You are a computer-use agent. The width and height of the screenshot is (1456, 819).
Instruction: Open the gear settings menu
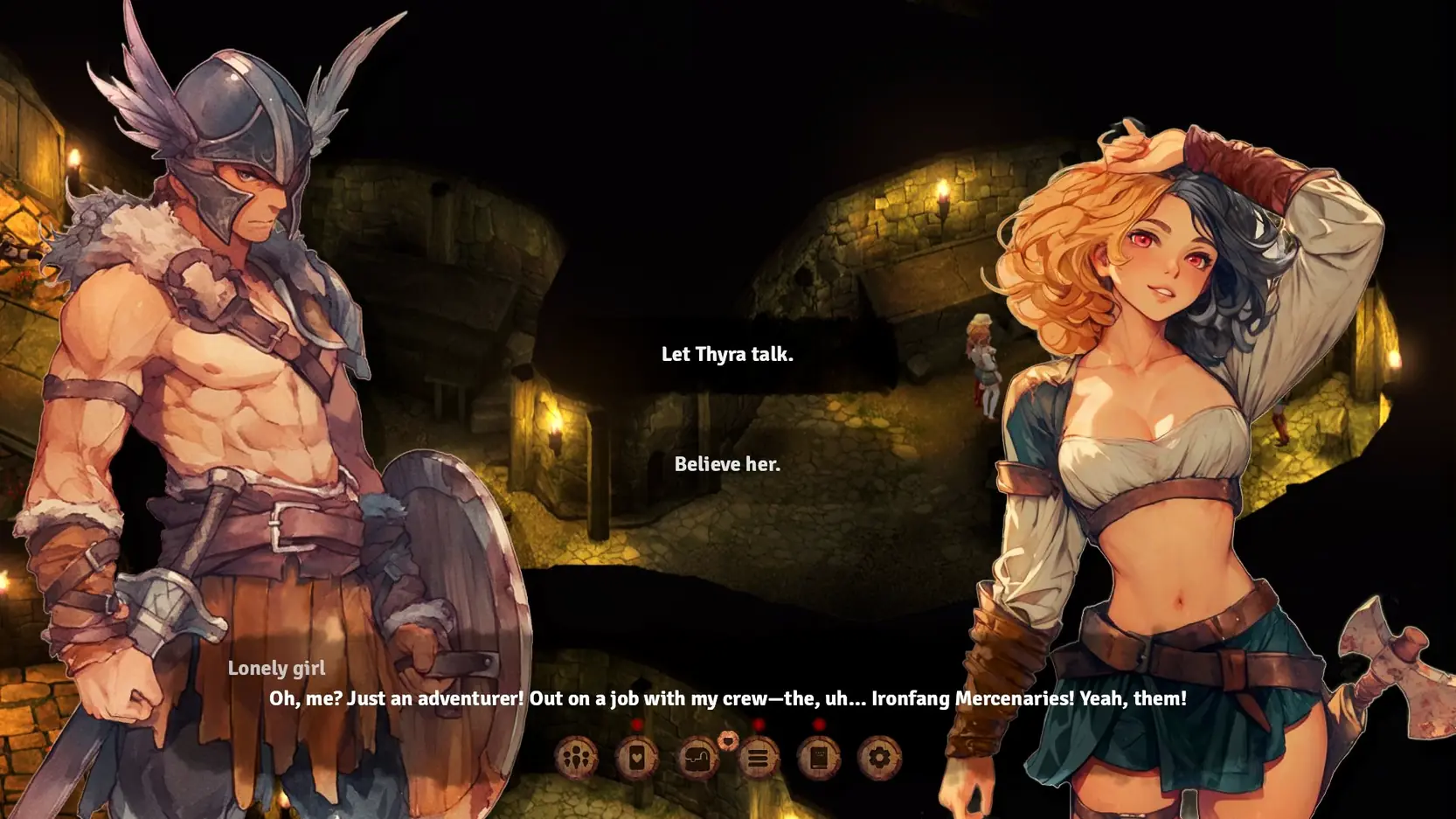click(878, 758)
